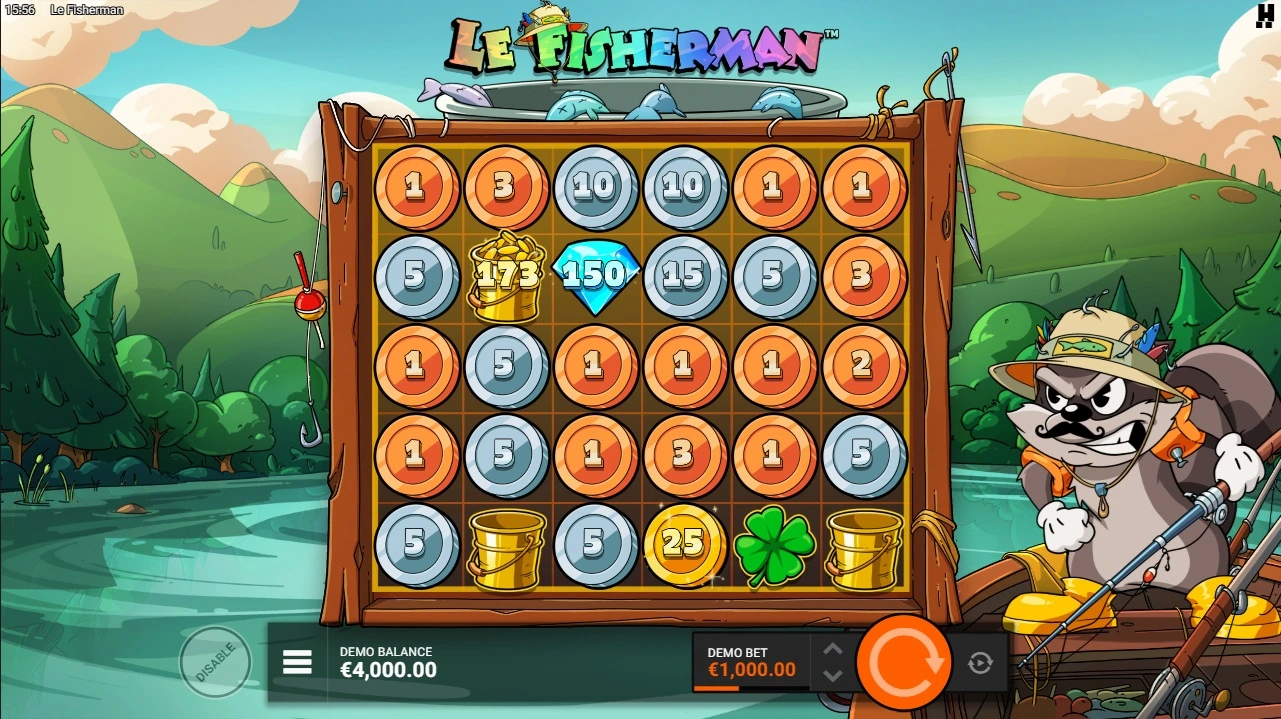1281x719 pixels.
Task: Click the round DISABLE button
Action: [215, 662]
